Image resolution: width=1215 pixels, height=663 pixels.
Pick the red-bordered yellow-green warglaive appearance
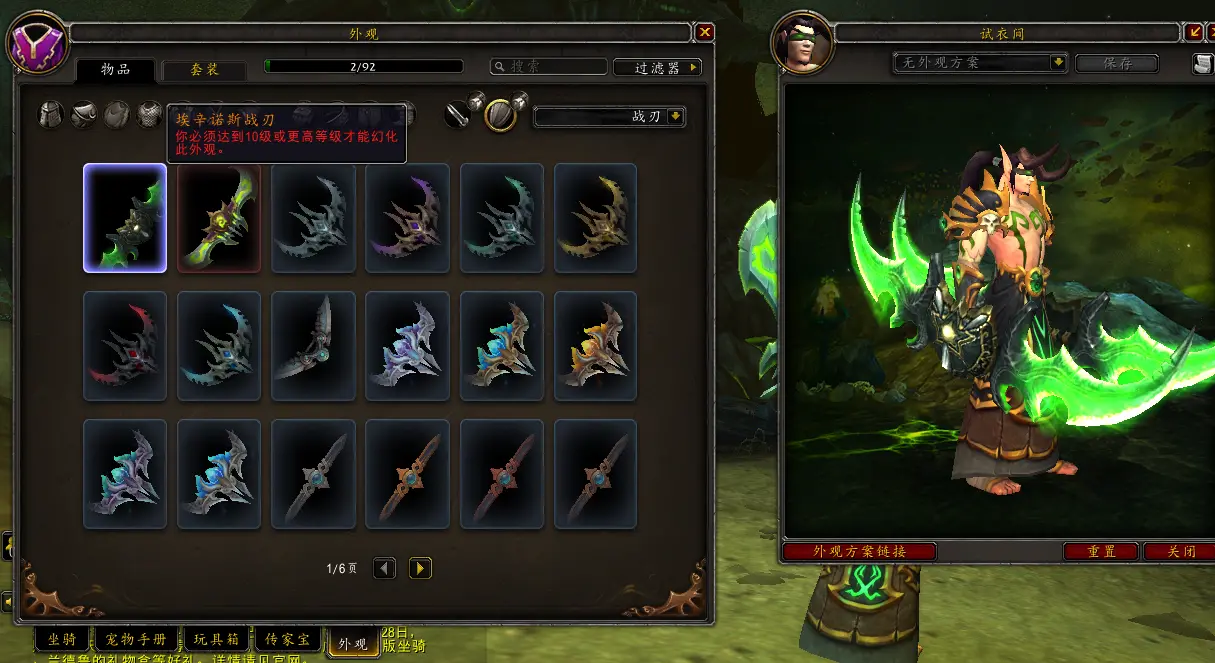coord(219,218)
